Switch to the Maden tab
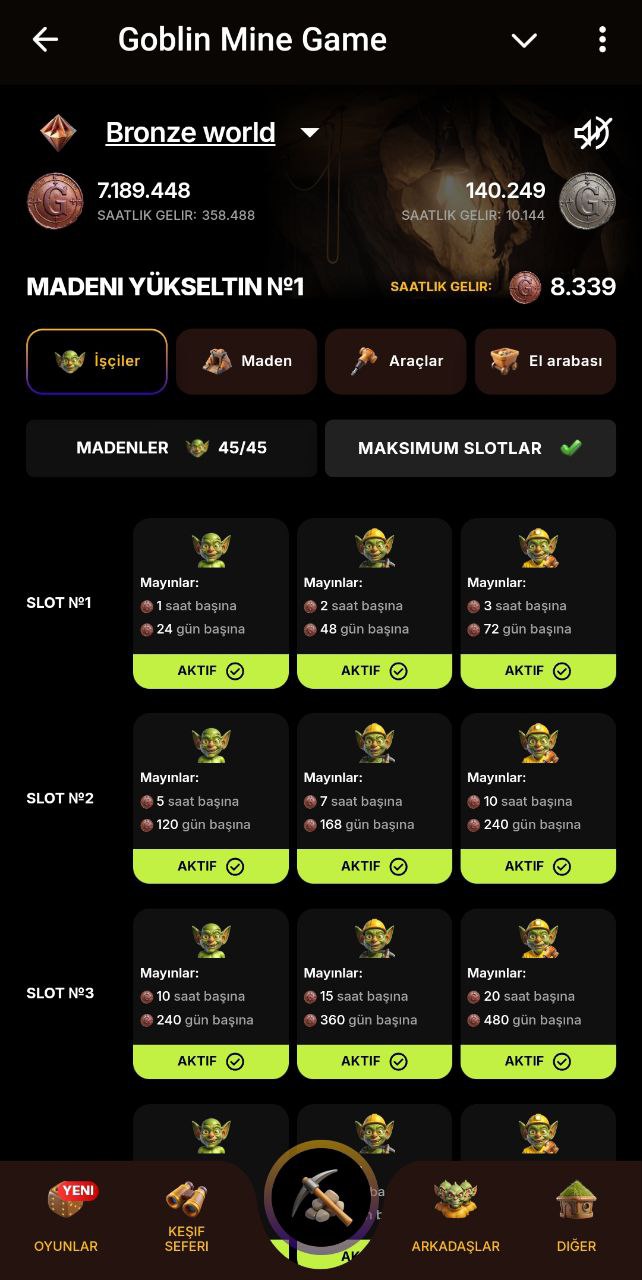The image size is (642, 1280). tap(246, 361)
